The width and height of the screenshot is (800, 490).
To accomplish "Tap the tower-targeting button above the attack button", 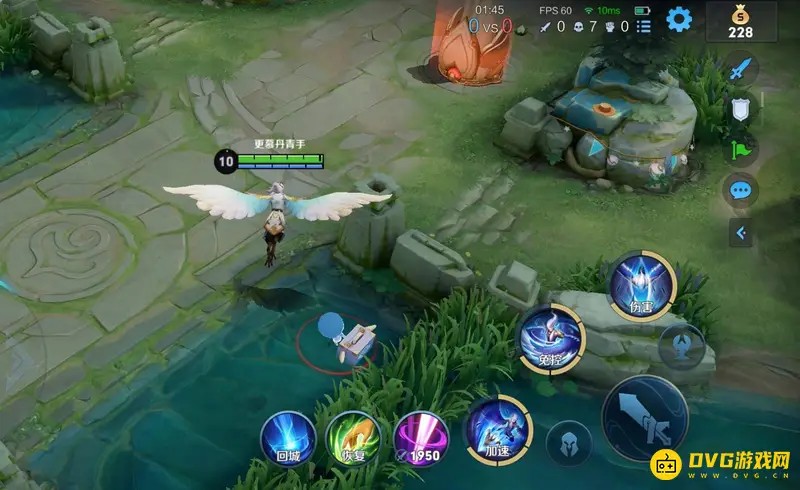I will point(681,346).
